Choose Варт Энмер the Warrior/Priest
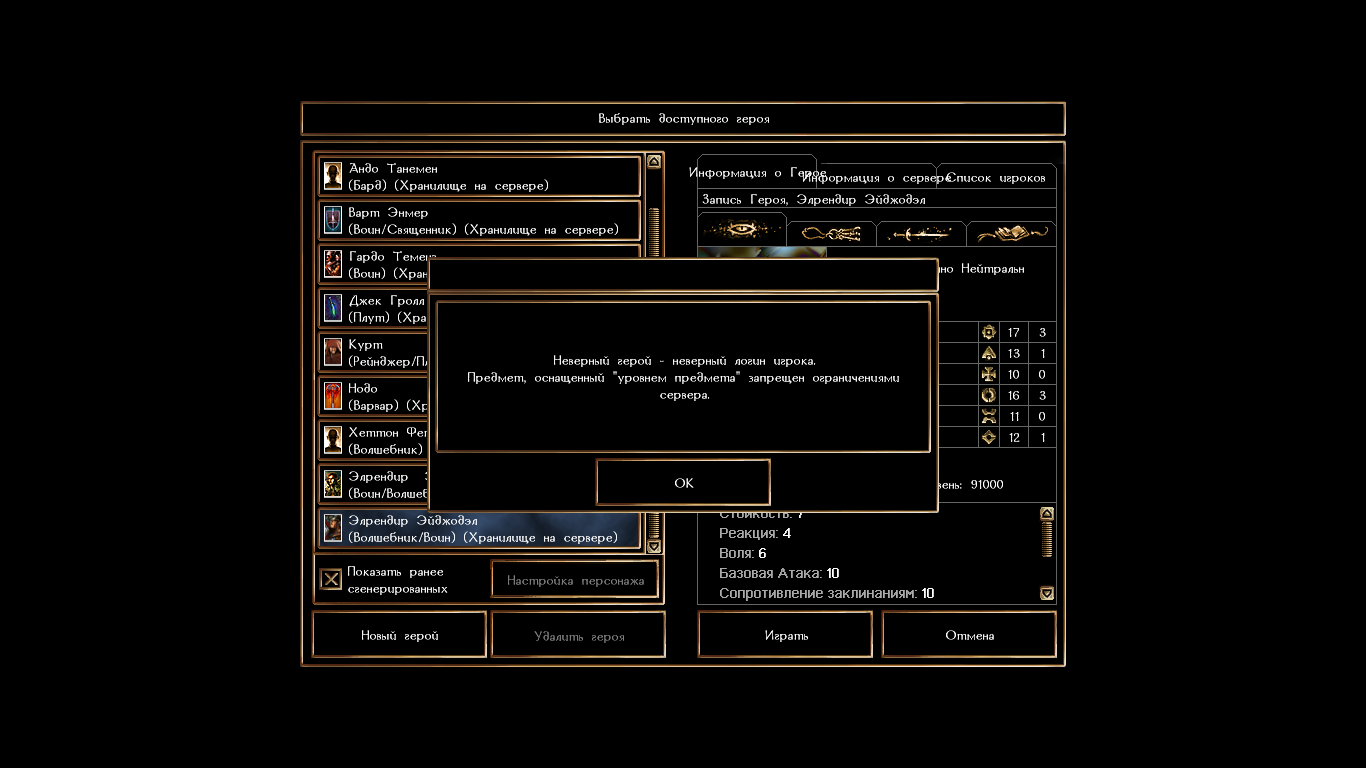Image resolution: width=1366 pixels, height=768 pixels. tap(479, 221)
